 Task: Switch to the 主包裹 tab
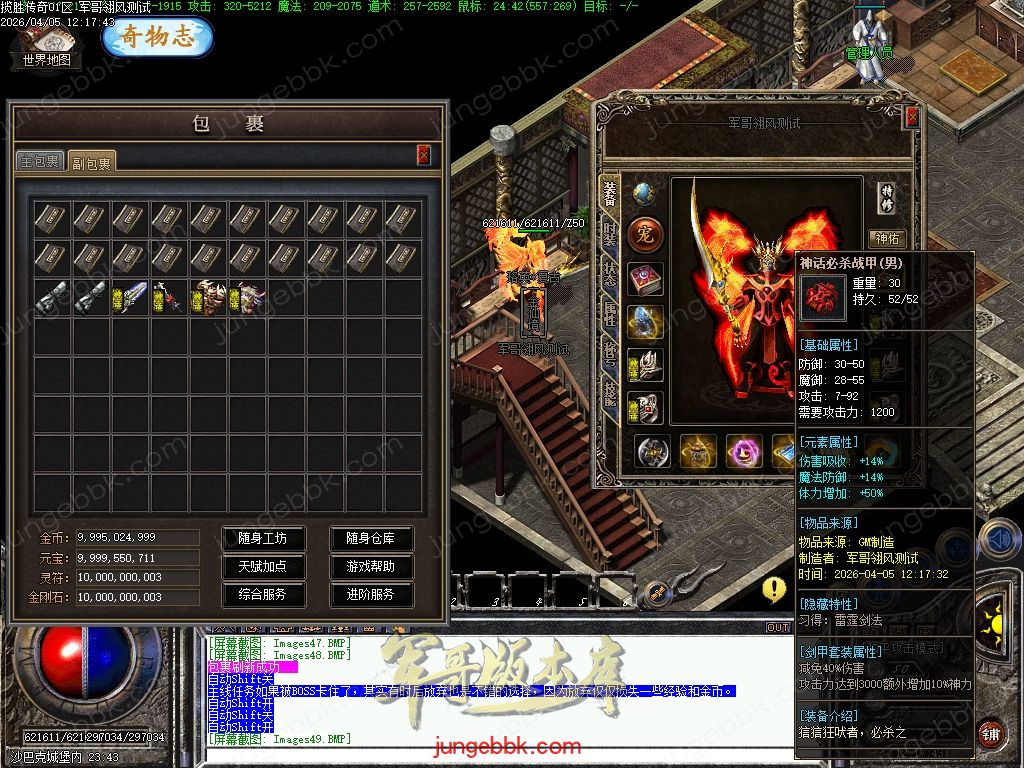point(40,161)
